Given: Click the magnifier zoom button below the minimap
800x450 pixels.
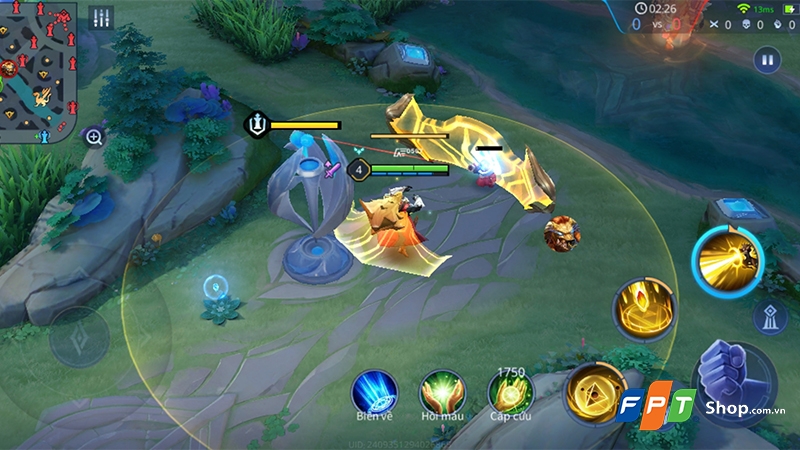Looking at the screenshot, I should tap(94, 137).
